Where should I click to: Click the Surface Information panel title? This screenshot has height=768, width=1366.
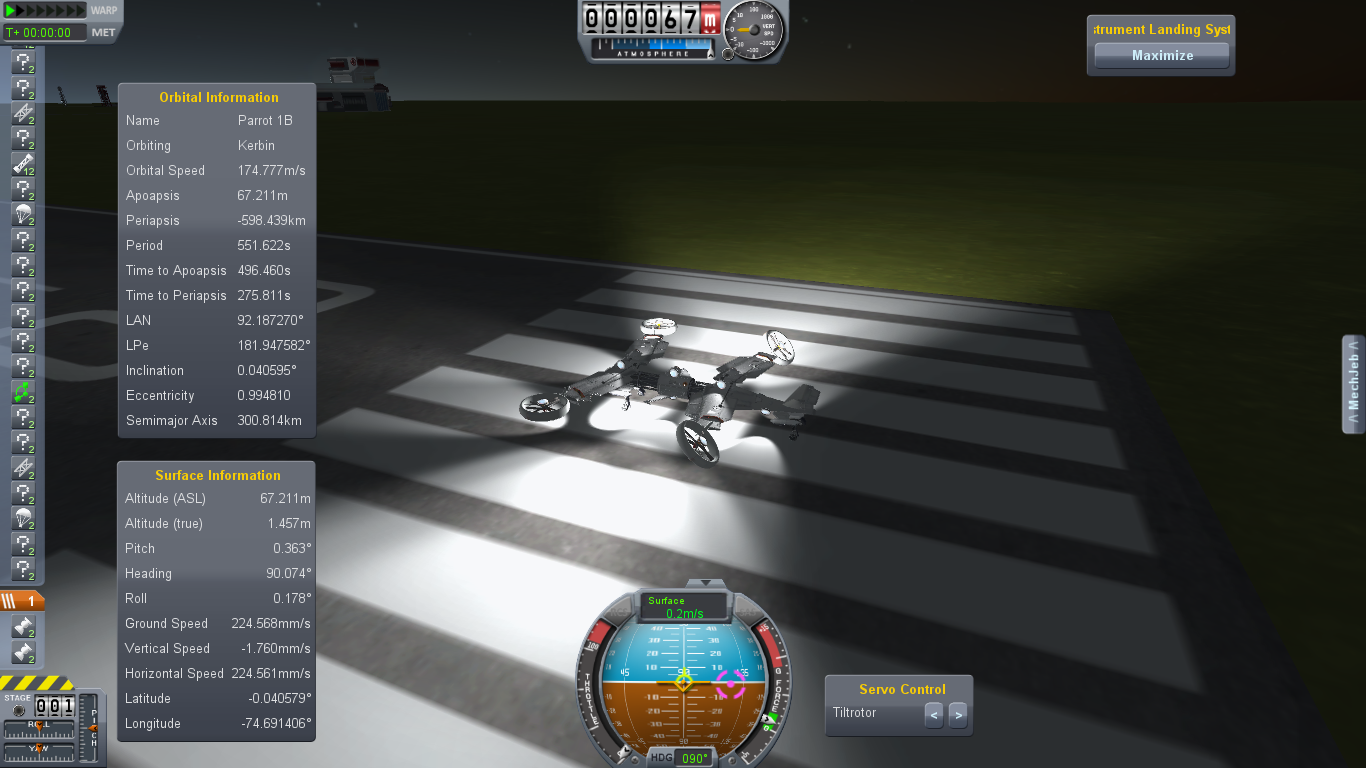[x=216, y=475]
